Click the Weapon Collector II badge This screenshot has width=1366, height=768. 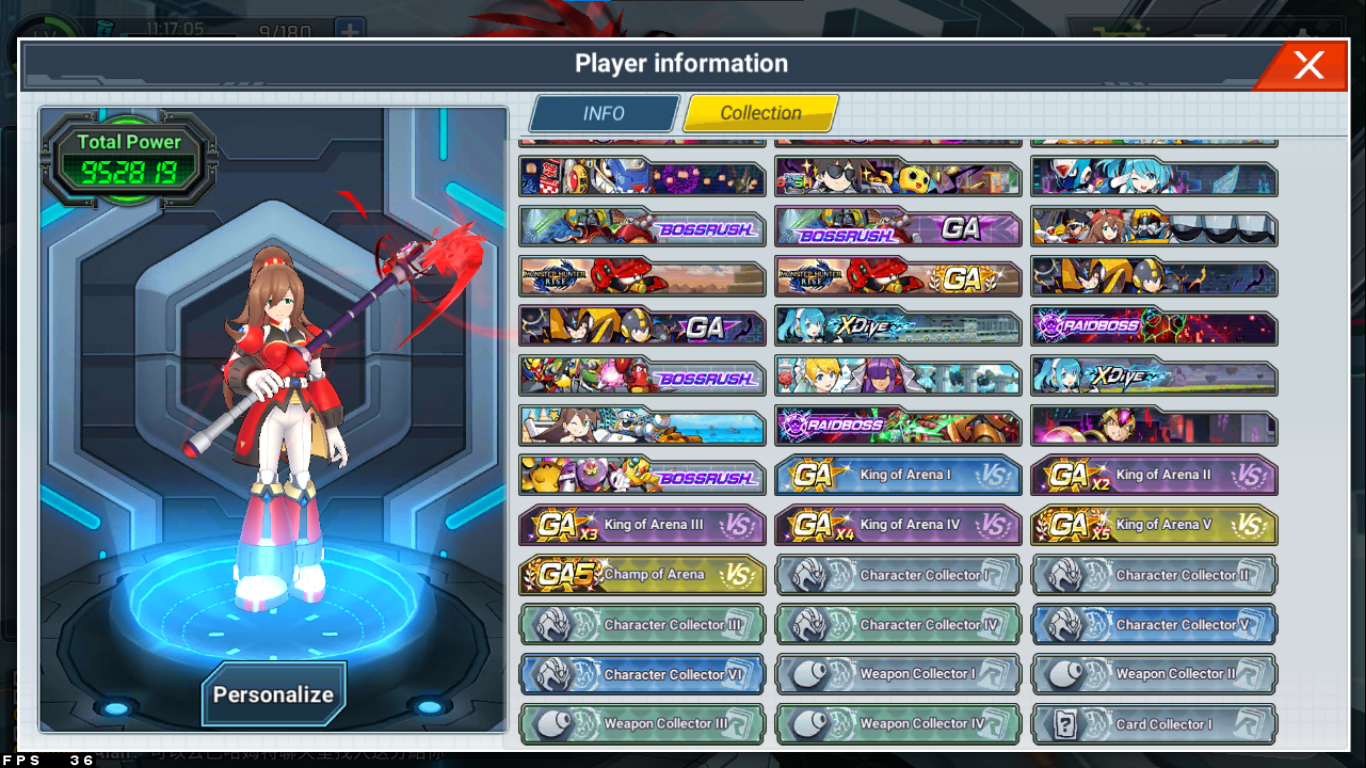pos(1154,675)
